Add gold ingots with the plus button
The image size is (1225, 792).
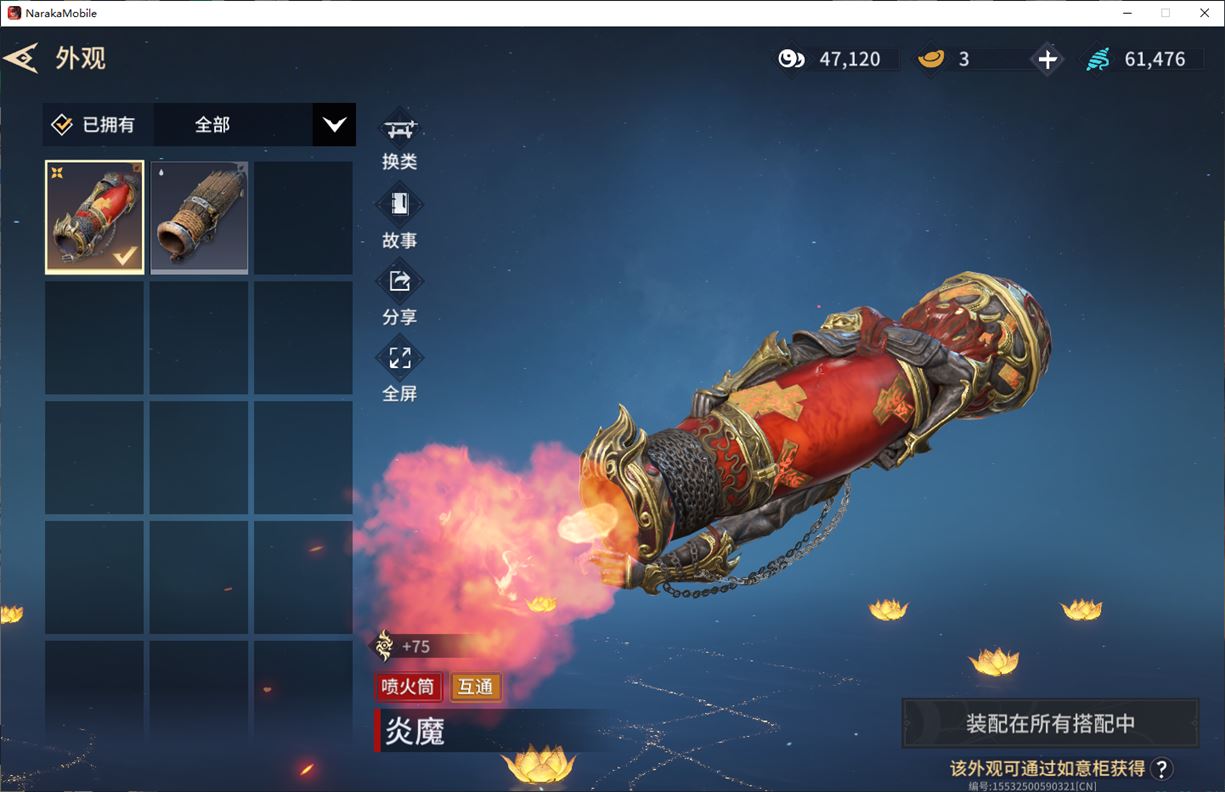1047,60
